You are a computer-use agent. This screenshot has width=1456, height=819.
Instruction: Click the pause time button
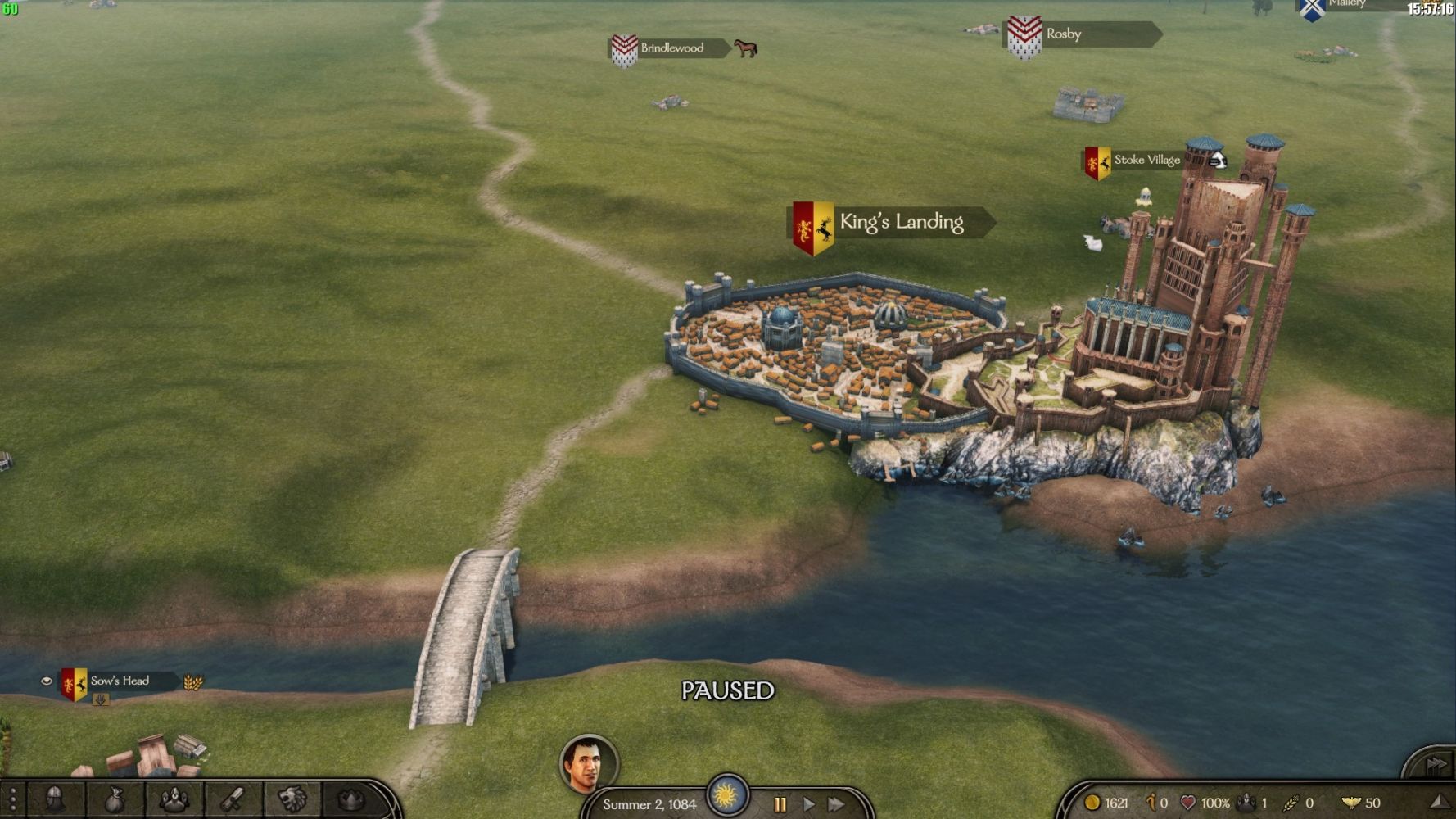(x=780, y=804)
